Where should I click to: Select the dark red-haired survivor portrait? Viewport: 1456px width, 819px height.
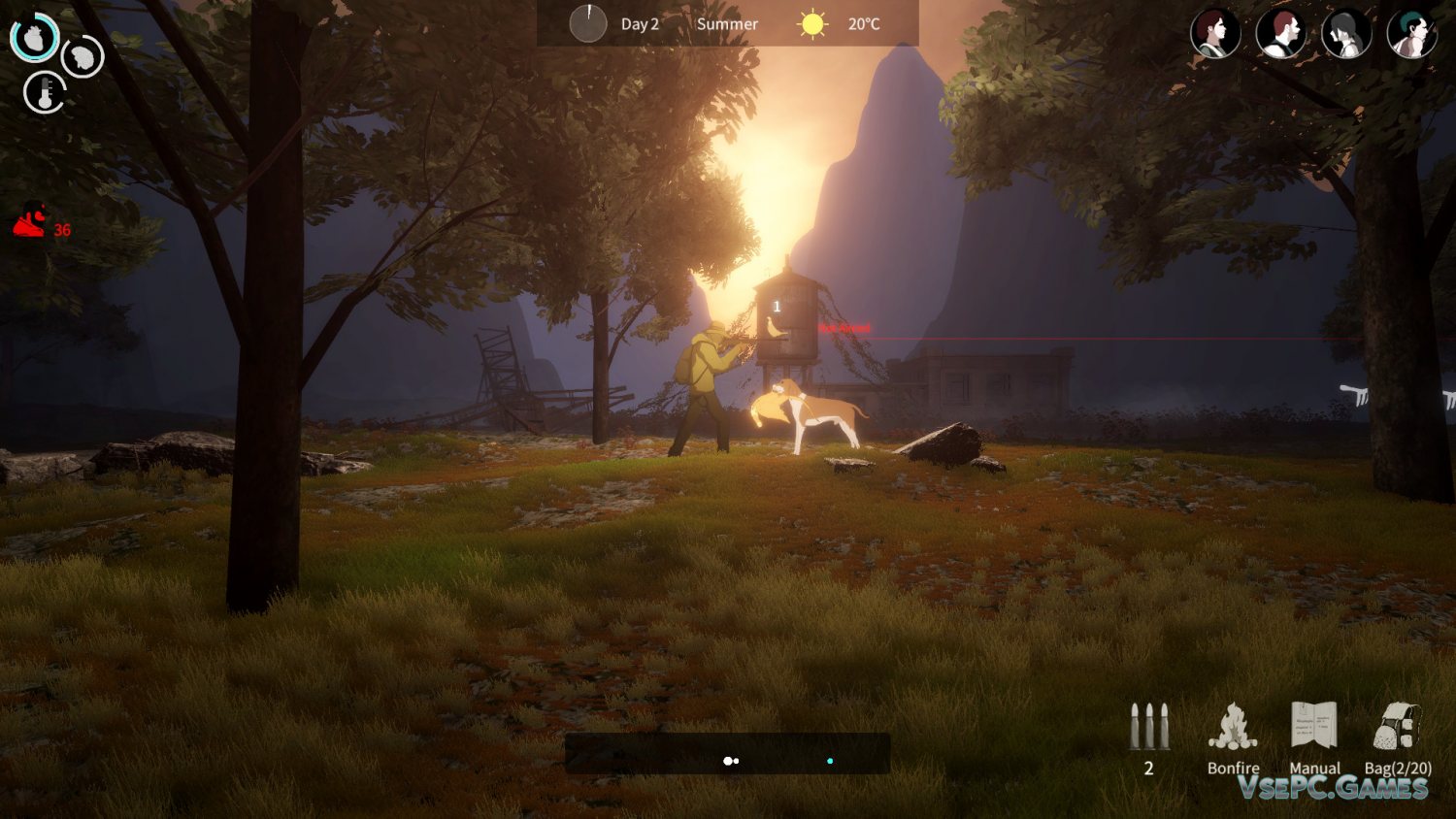click(x=1215, y=33)
